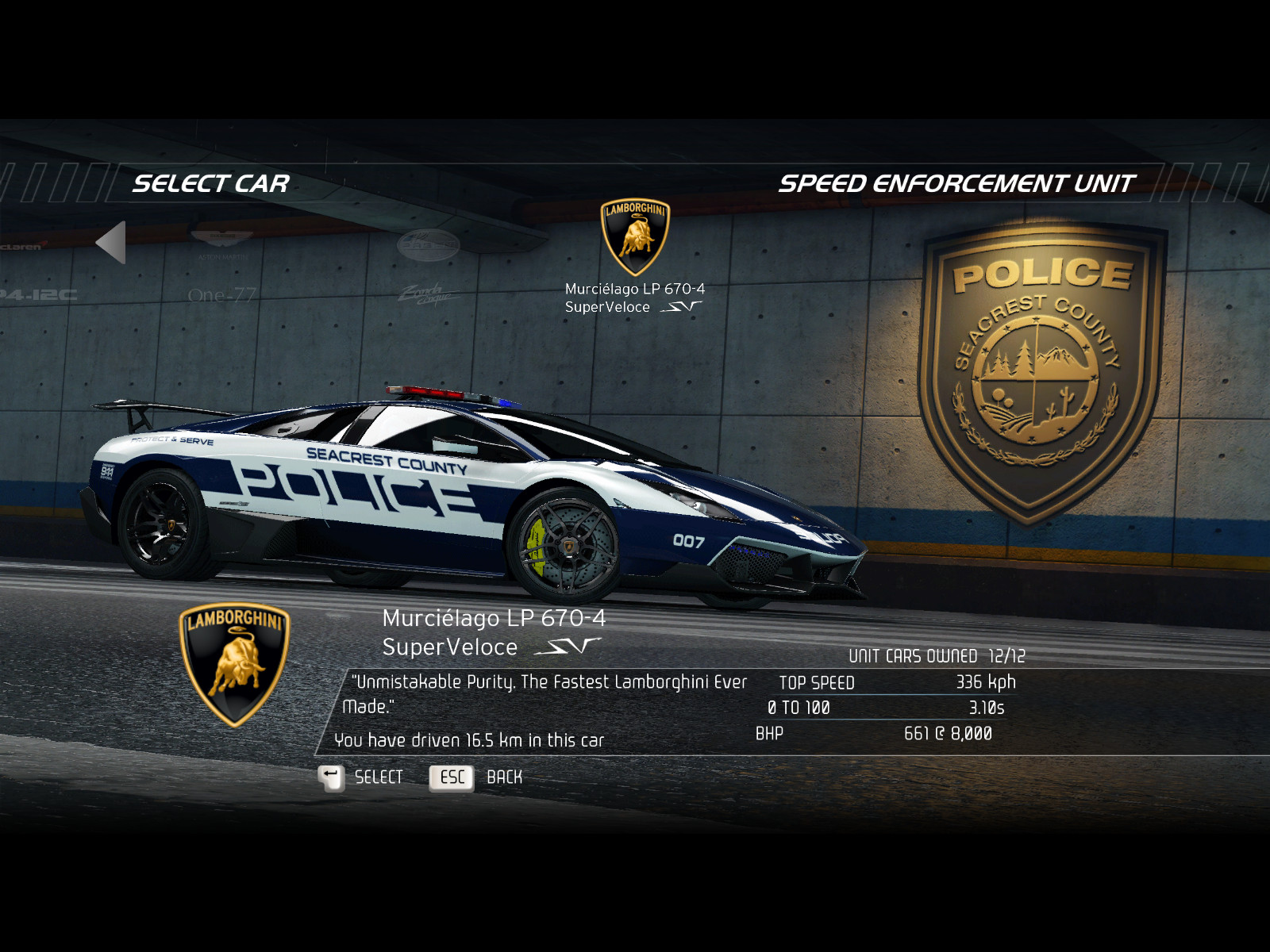This screenshot has height=952, width=1270.
Task: Select the Murciélago LP 670-4 SuperVeloce carousel entry
Action: [x=634, y=258]
